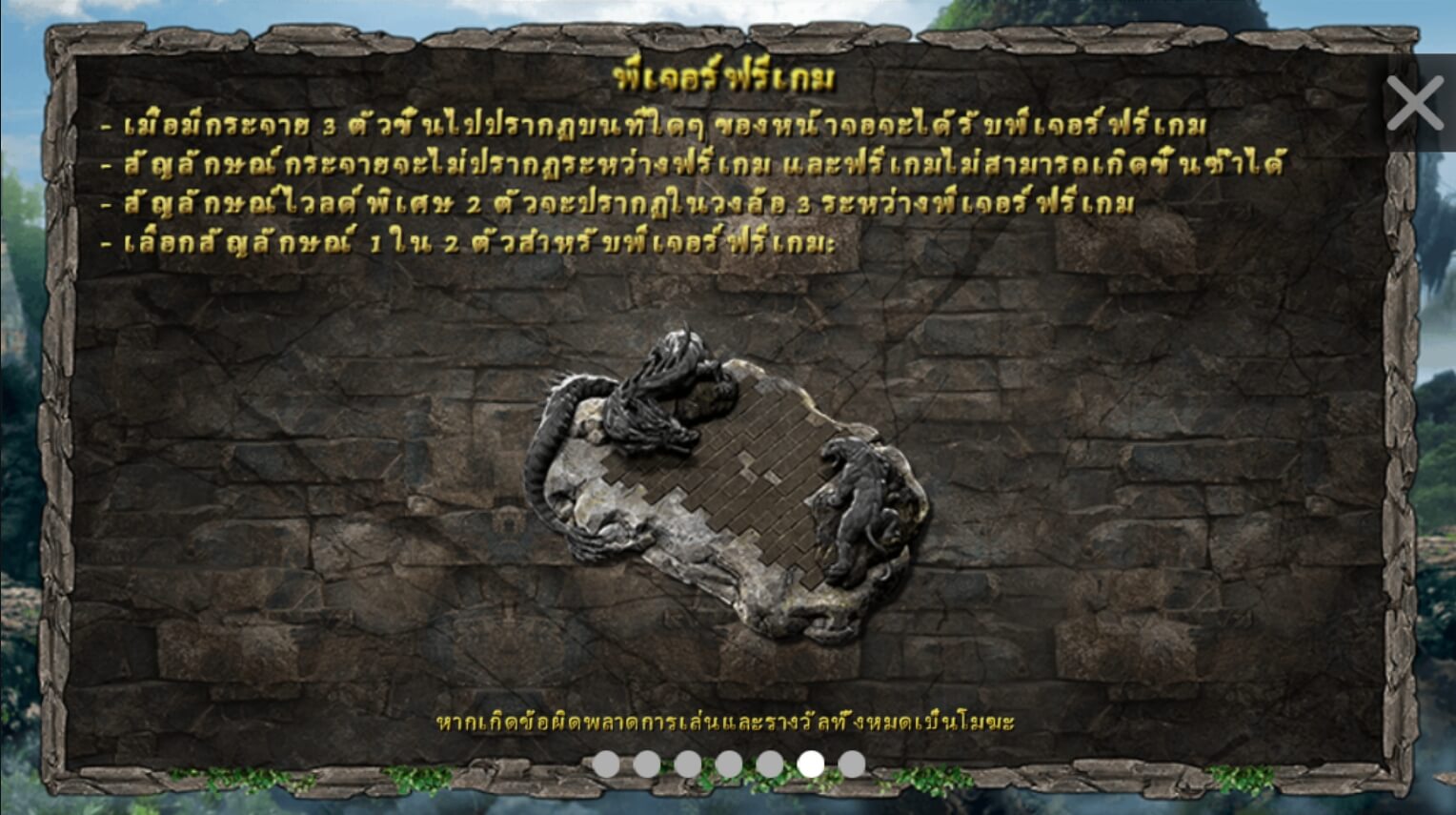Close the free game feature overlay
The image size is (1456, 815).
pyautogui.click(x=1414, y=103)
